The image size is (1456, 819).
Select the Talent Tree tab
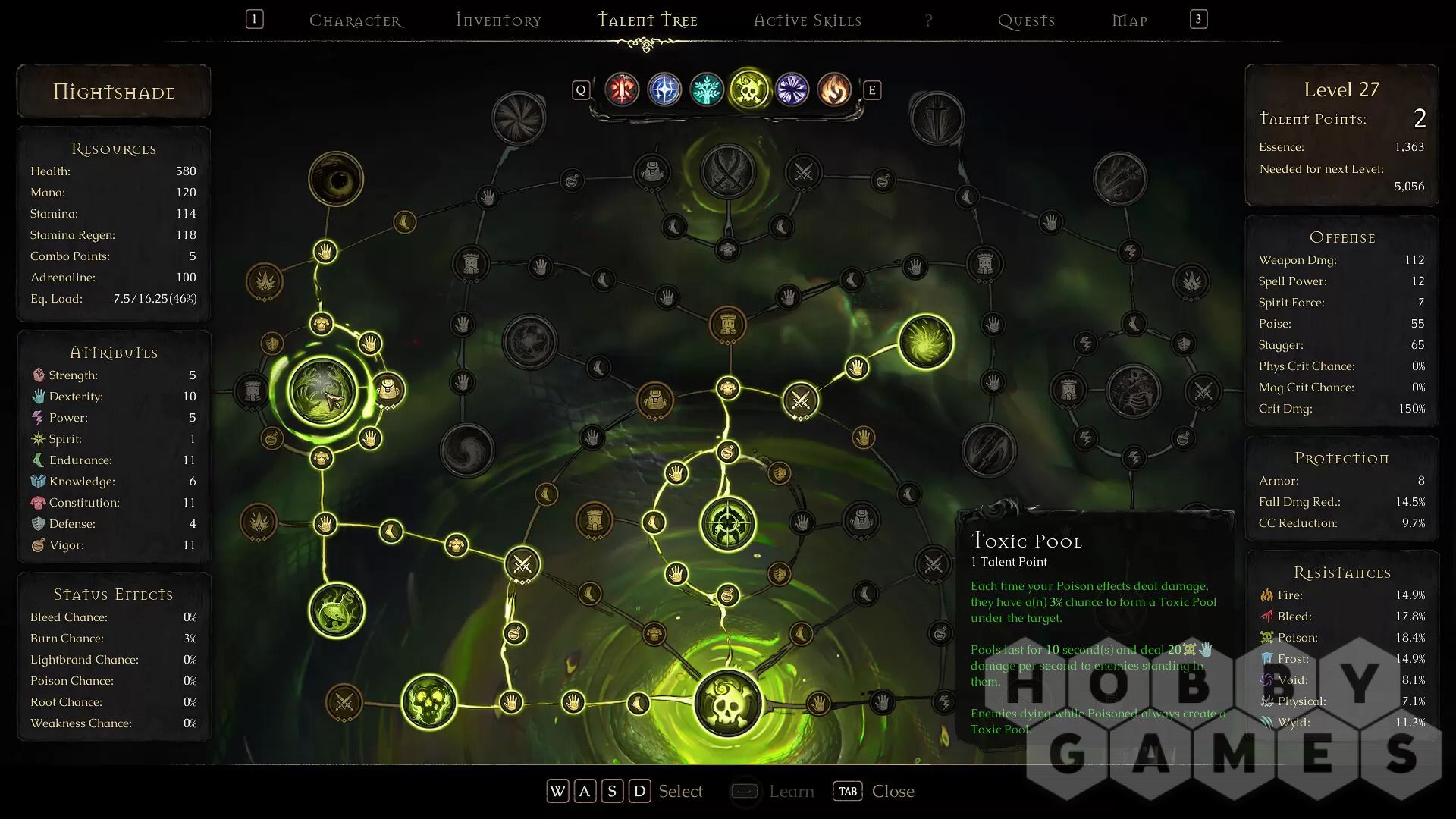tap(647, 20)
